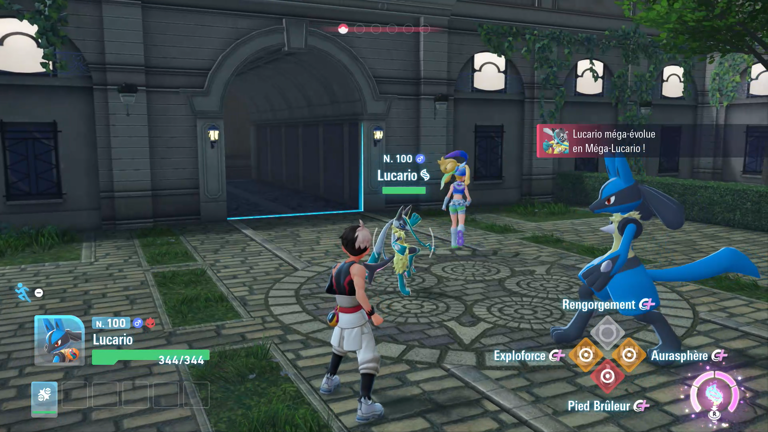Toggle the running figure dash icon
Screen dimensions: 768x432
point(22,291)
